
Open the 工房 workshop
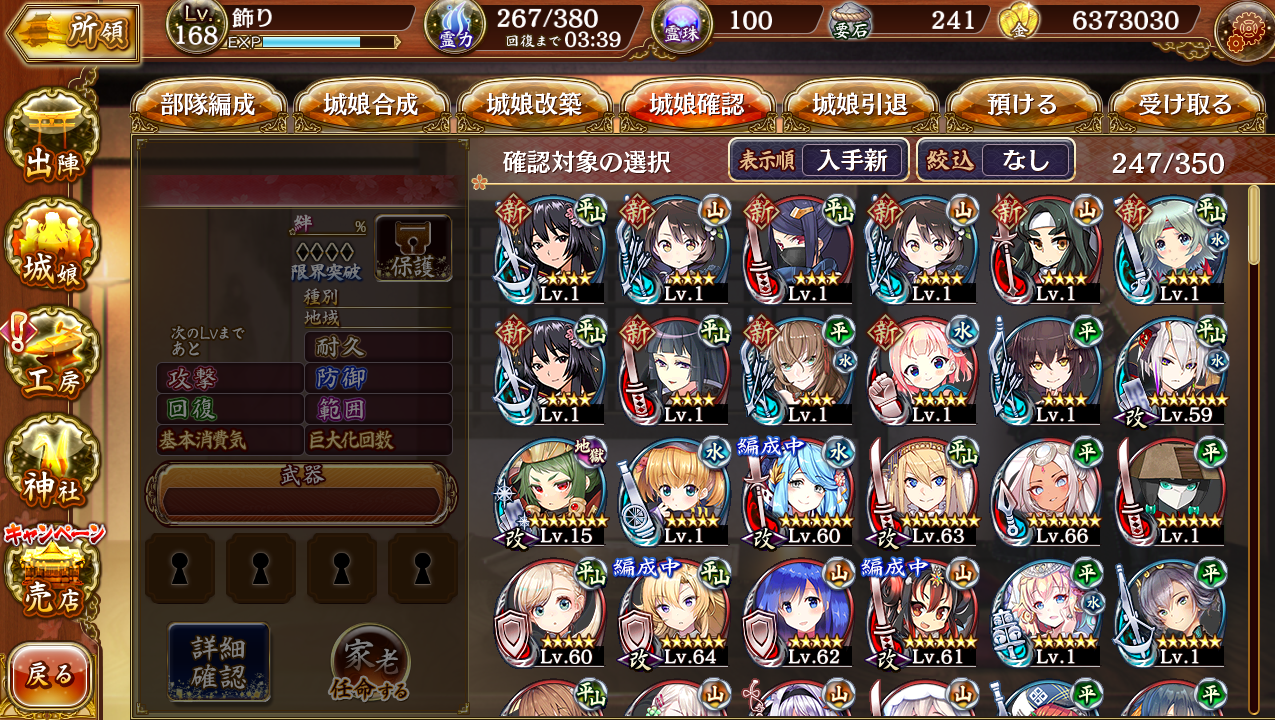click(x=52, y=358)
